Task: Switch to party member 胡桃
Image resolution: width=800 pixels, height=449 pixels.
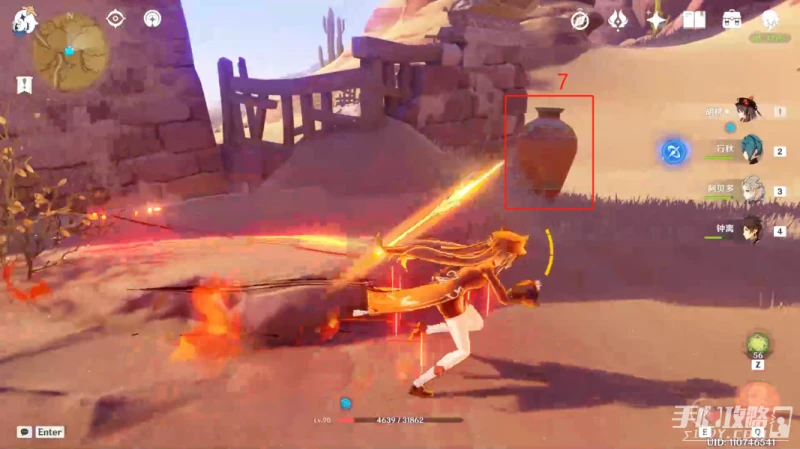Action: [x=747, y=110]
